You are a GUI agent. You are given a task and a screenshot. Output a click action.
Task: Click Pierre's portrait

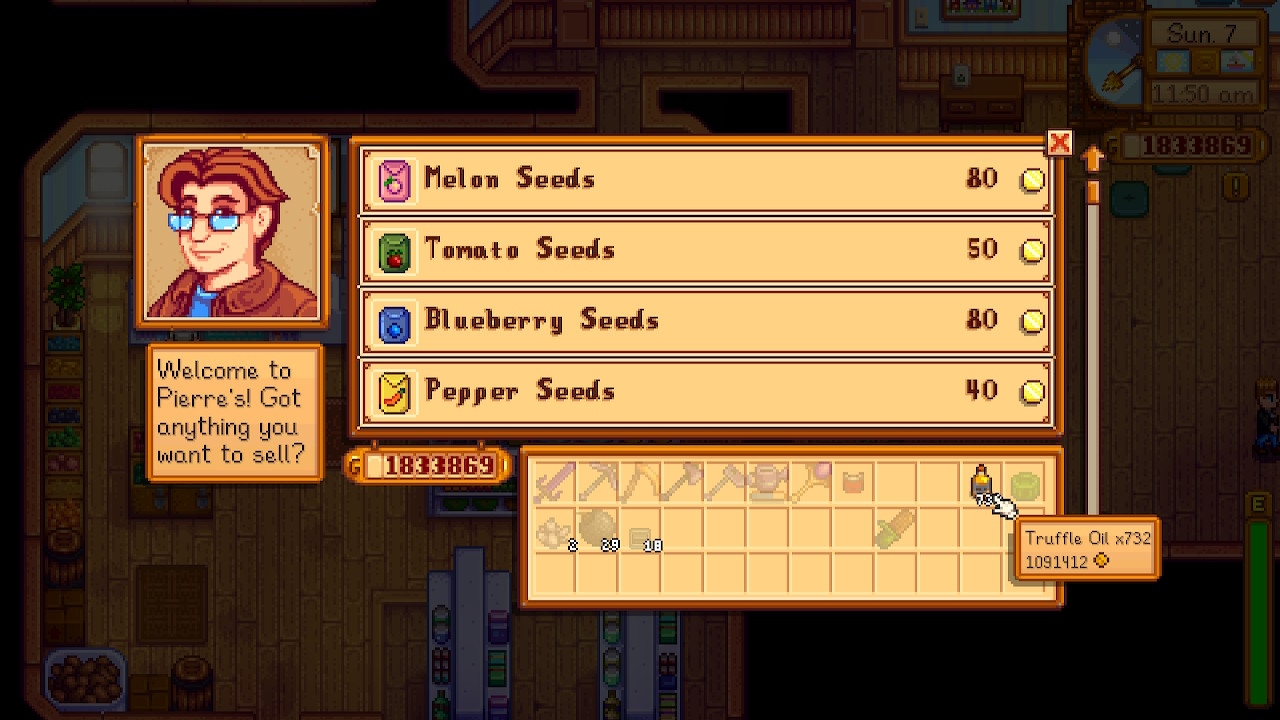[232, 232]
